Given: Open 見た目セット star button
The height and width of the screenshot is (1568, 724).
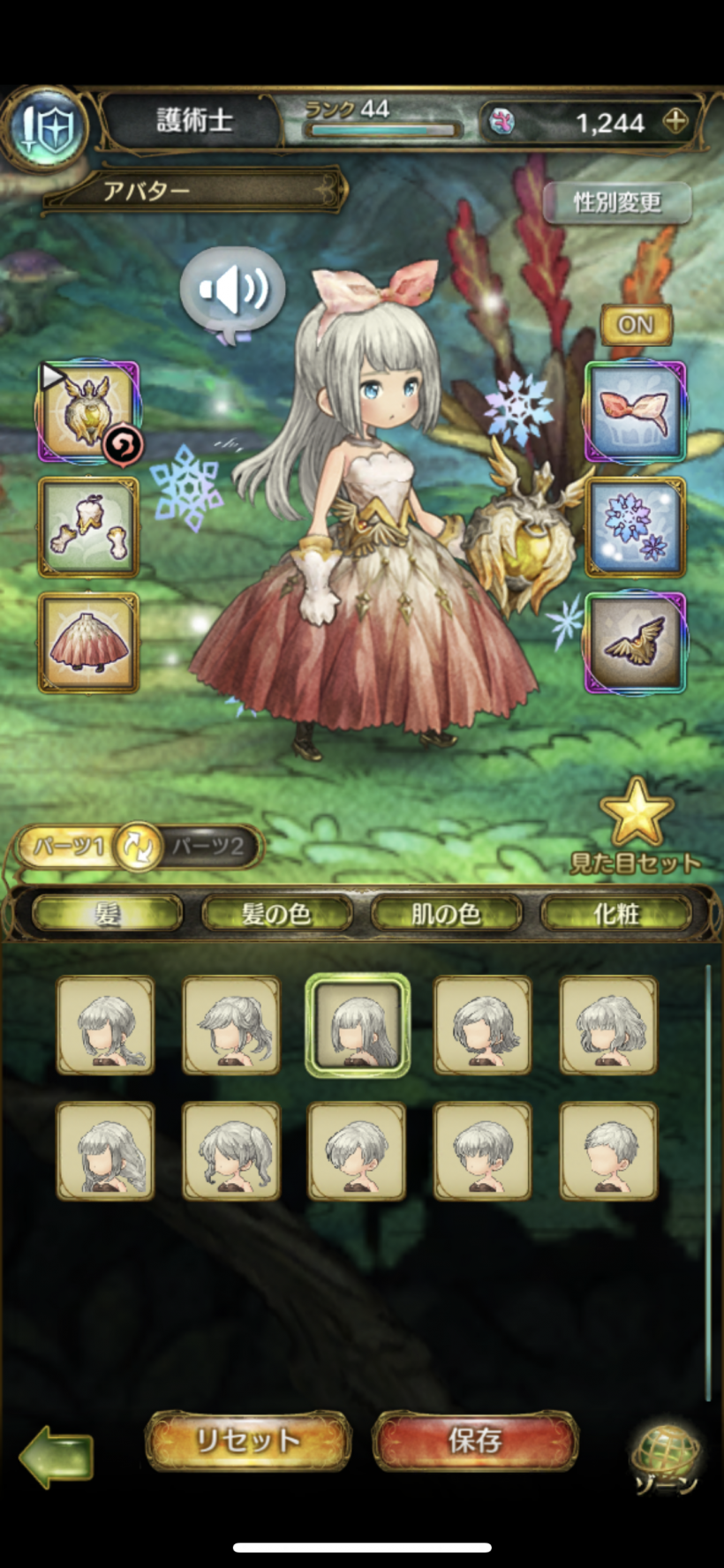Looking at the screenshot, I should [636, 825].
